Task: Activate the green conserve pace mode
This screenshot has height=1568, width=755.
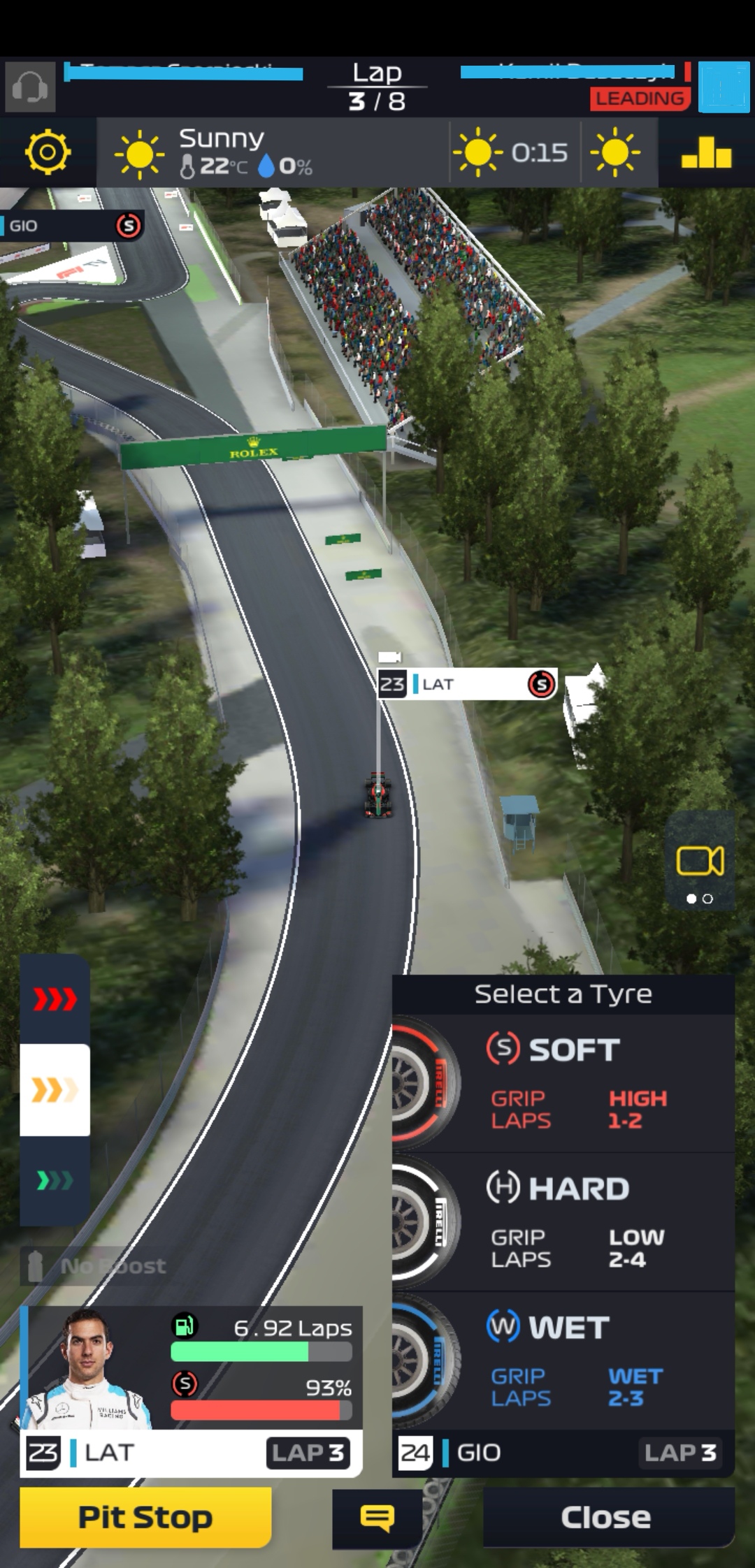Action: coord(55,1181)
